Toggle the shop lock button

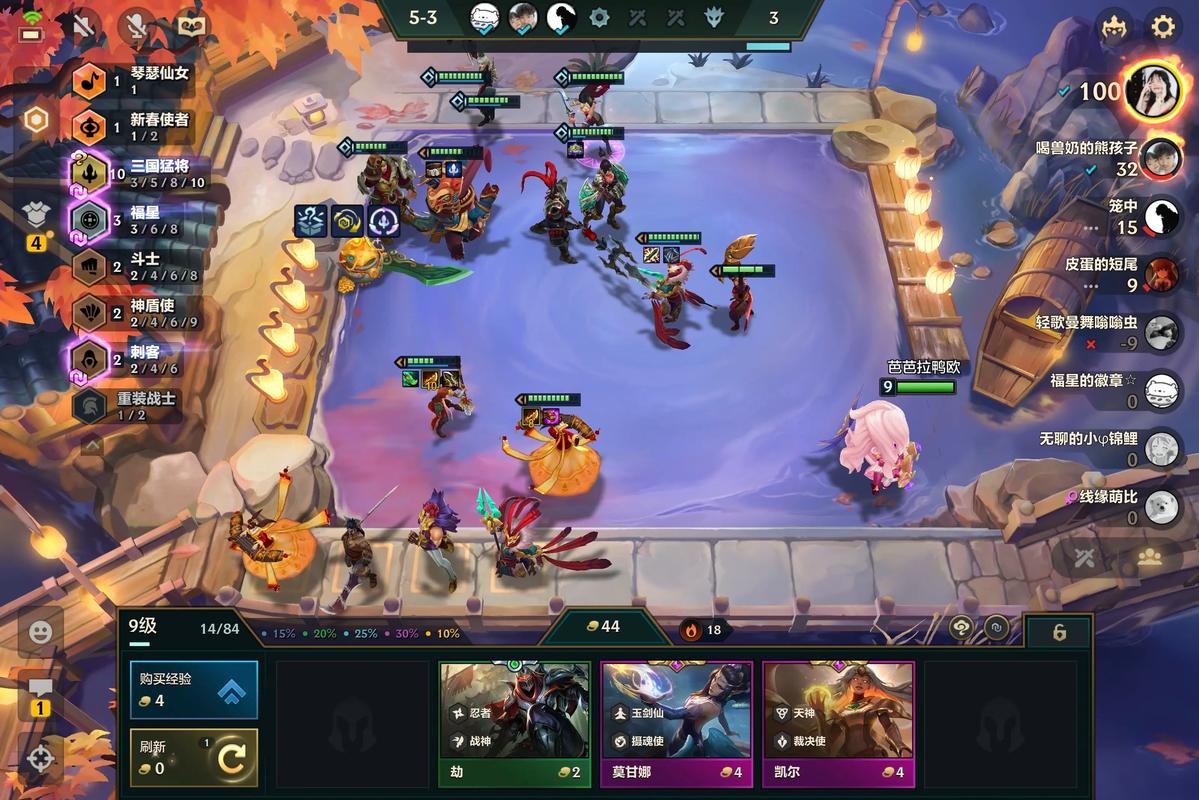point(1059,632)
